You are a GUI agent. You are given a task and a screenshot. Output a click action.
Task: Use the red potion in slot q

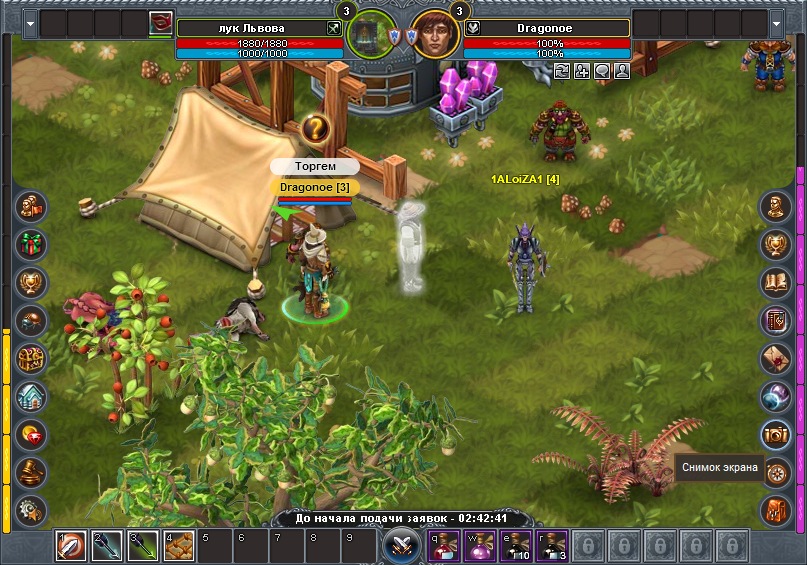pyautogui.click(x=444, y=546)
